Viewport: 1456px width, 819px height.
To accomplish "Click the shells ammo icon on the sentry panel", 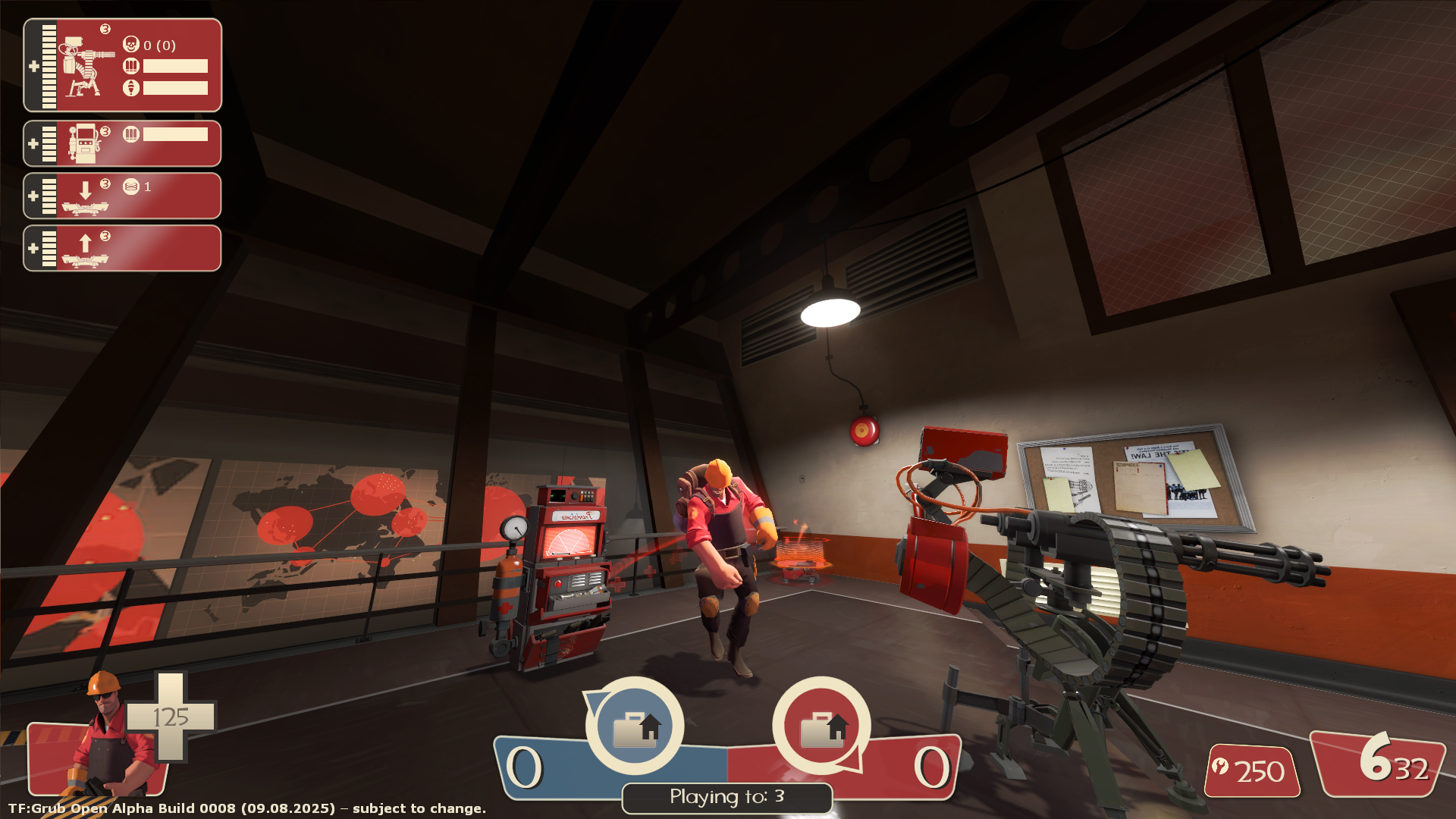I will 130,67.
